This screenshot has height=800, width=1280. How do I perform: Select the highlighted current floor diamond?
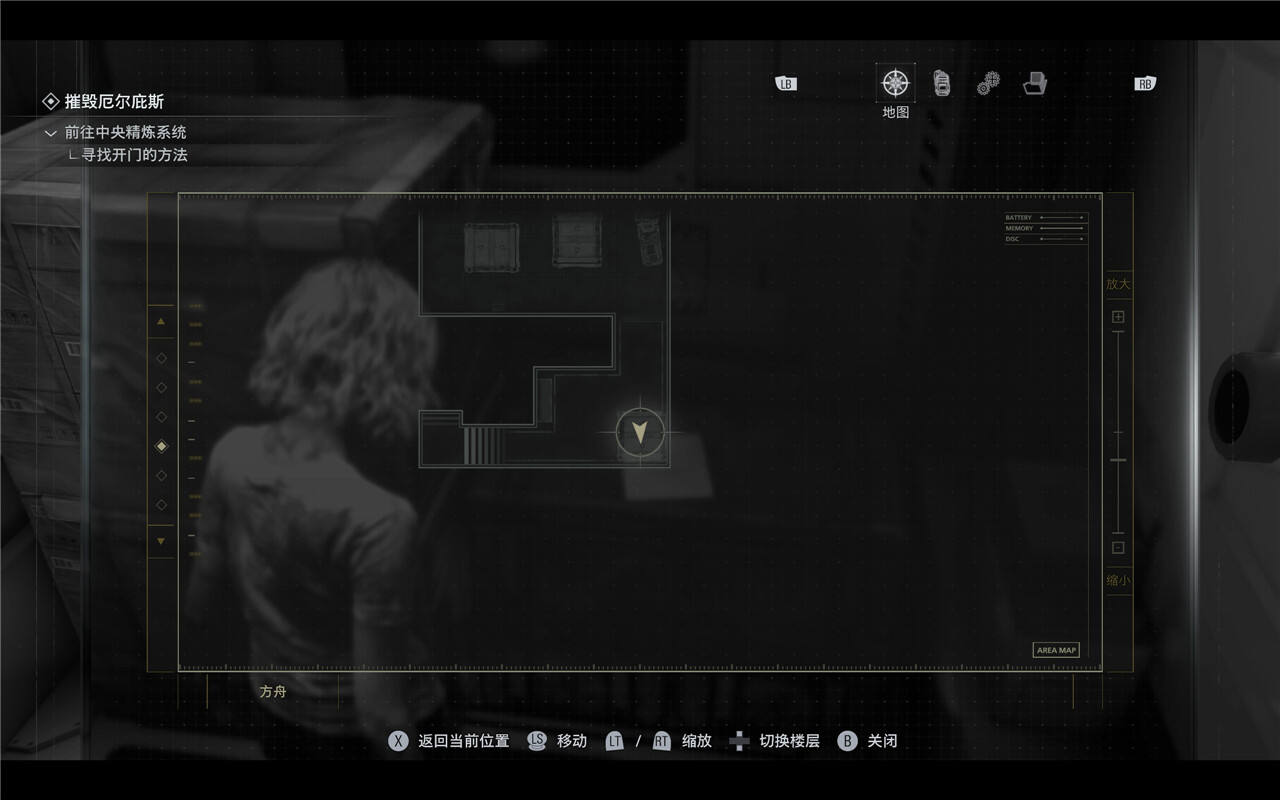pos(161,446)
